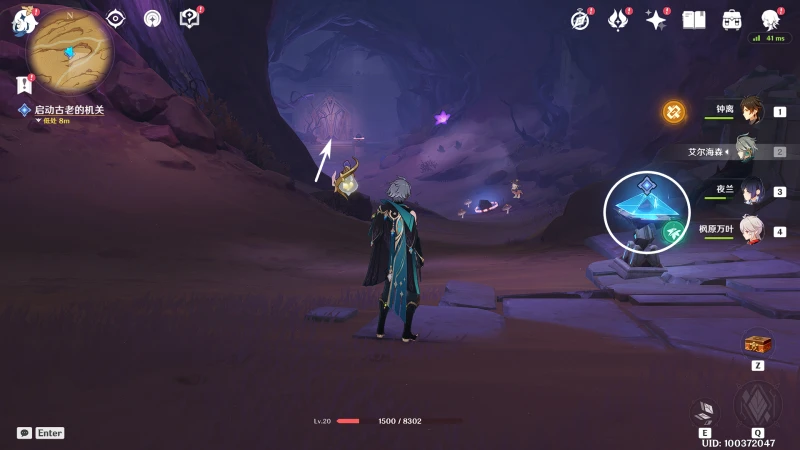Open the open-book handbook icon
800x450 pixels.
tap(694, 20)
